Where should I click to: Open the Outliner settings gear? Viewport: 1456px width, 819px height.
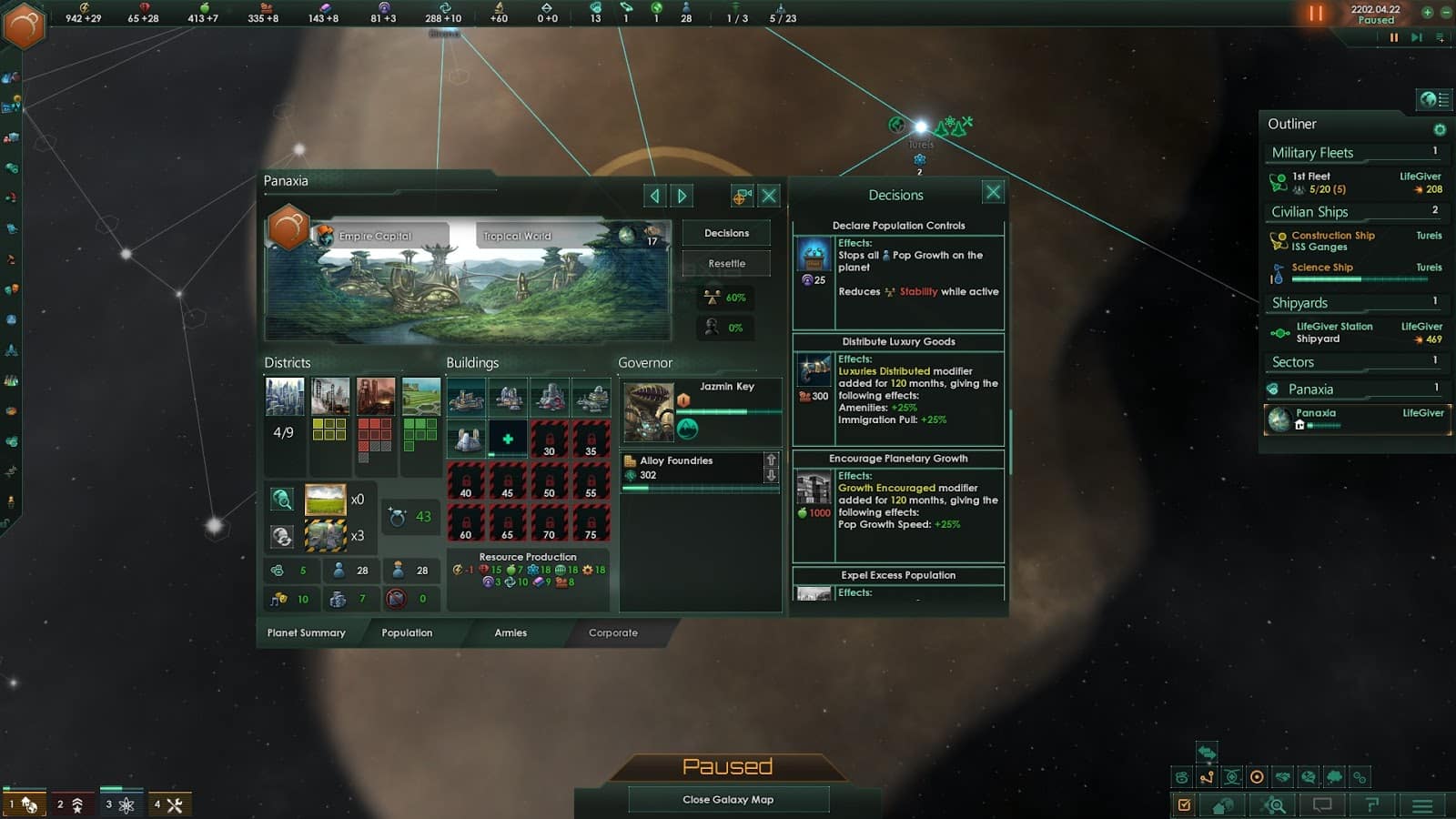1440,128
